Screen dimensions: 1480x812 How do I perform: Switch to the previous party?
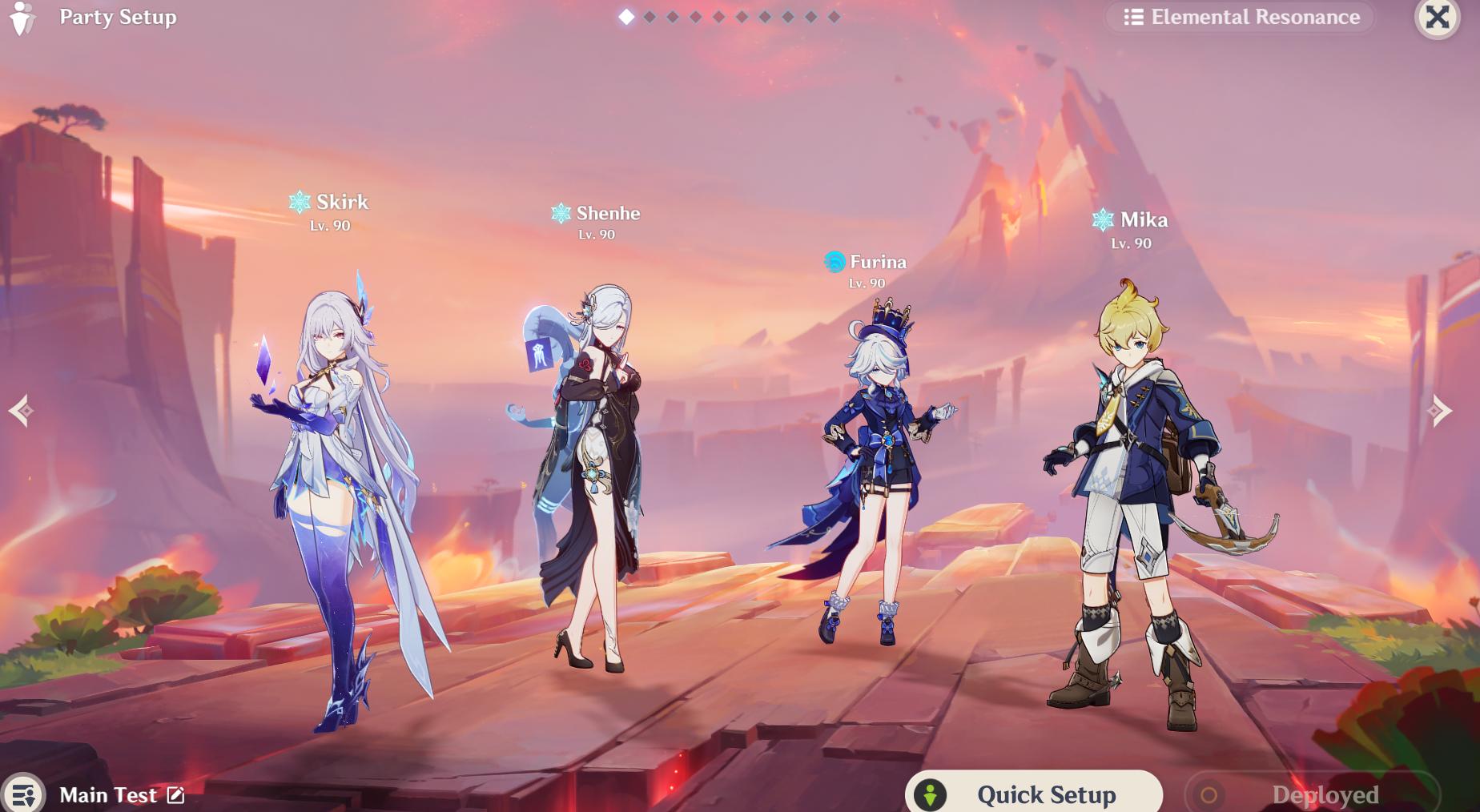pos(22,411)
